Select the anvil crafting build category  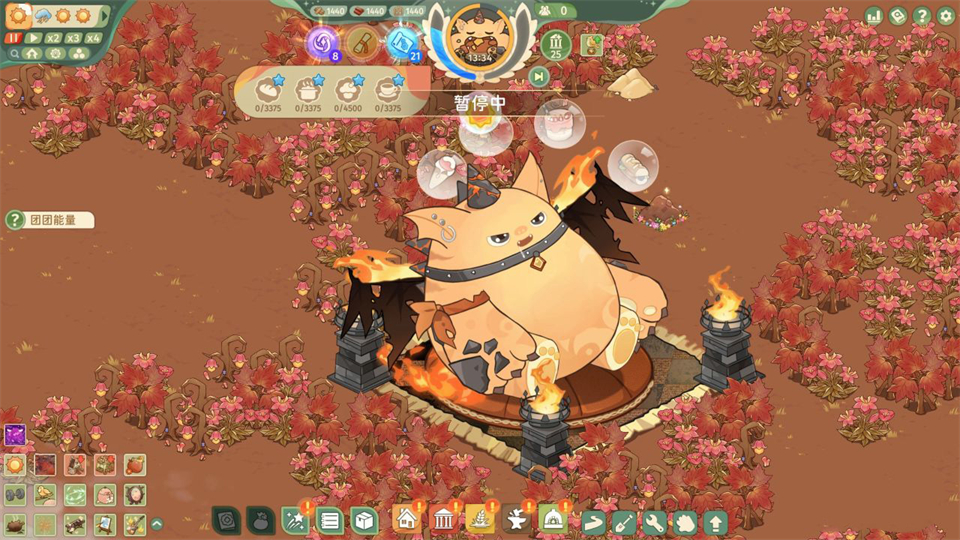(x=517, y=519)
